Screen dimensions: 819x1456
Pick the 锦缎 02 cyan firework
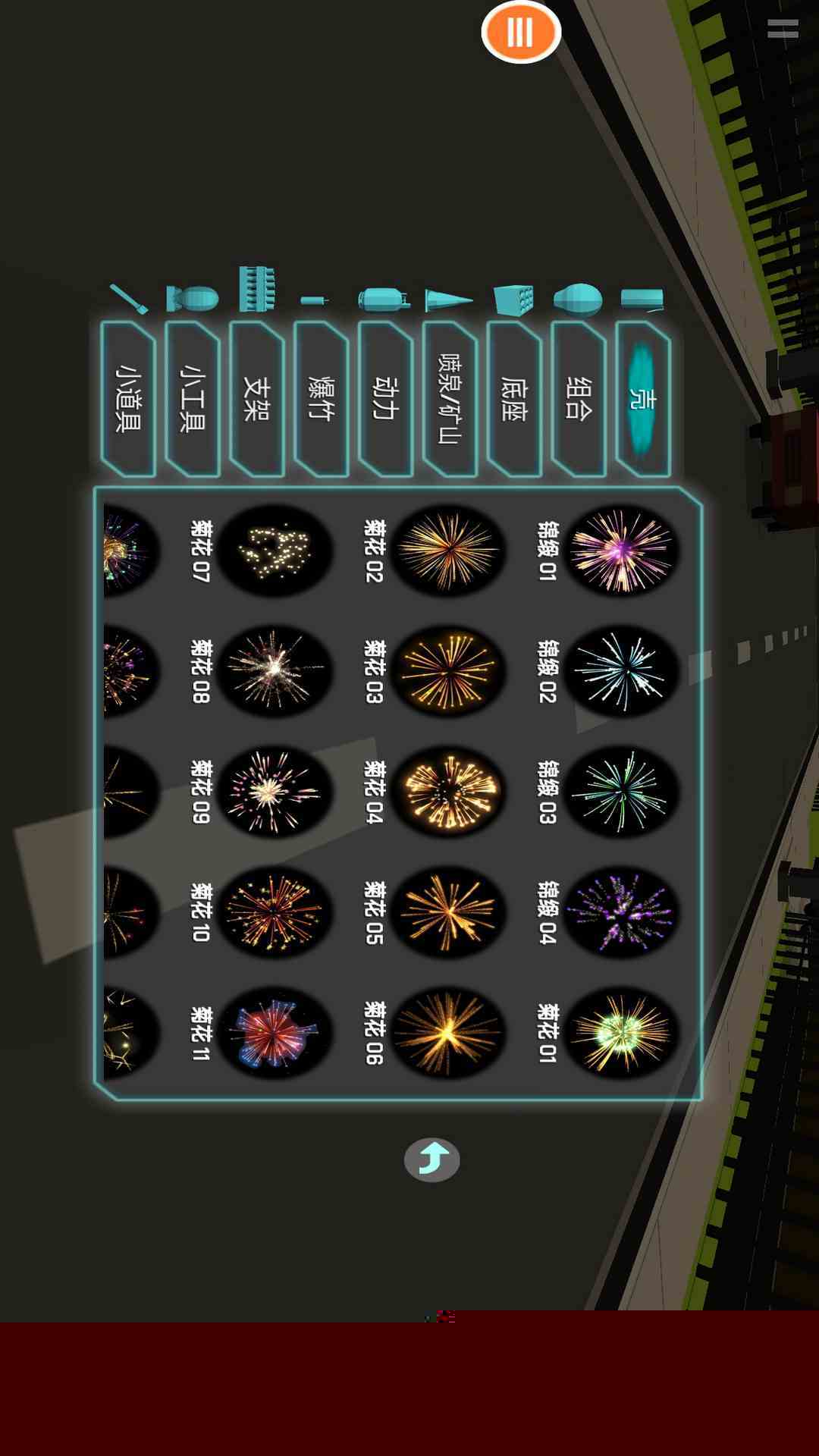tap(621, 670)
